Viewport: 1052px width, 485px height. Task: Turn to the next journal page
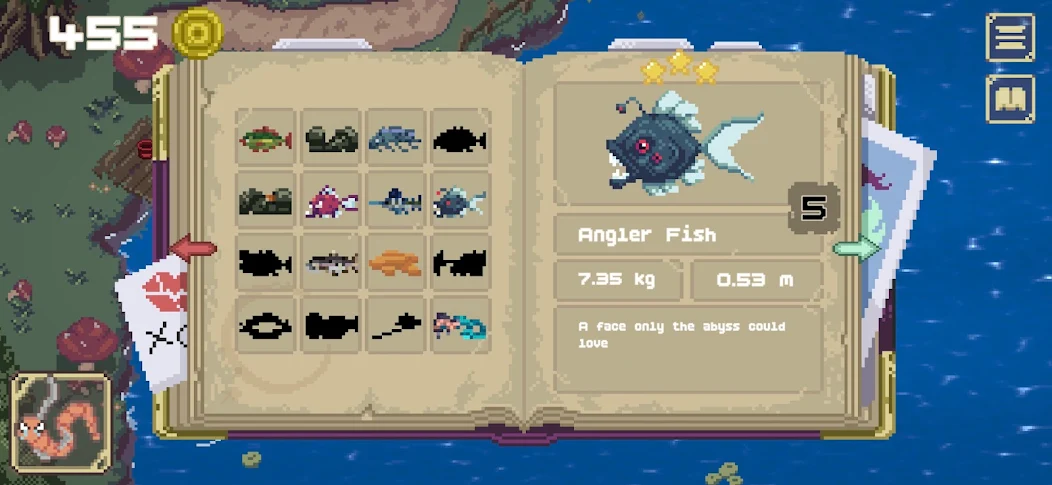[855, 248]
